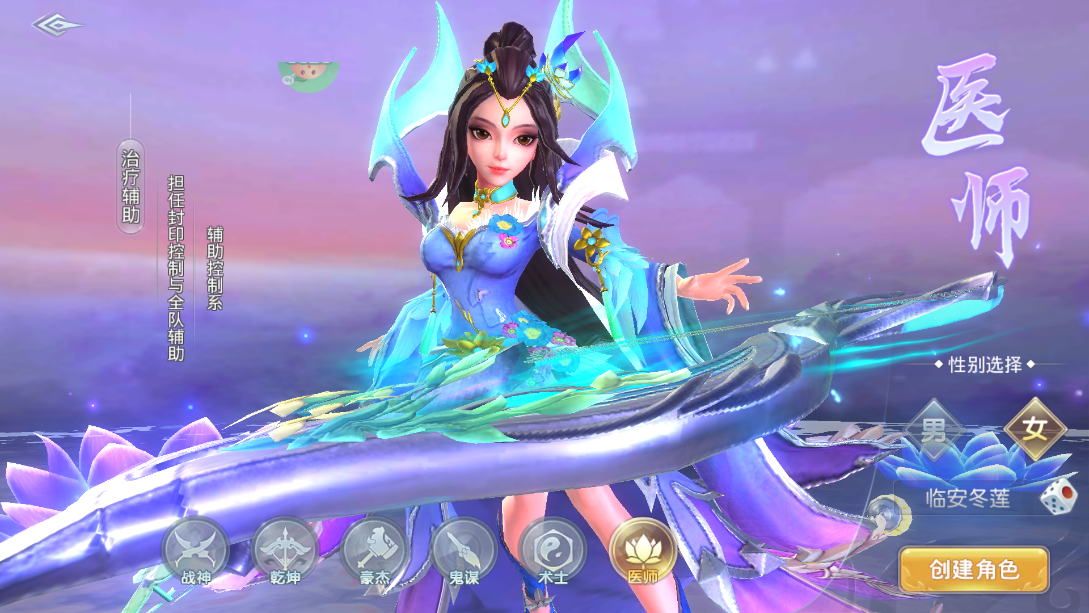Select the 医师 lotus class icon
This screenshot has height=613, width=1089.
tap(643, 551)
